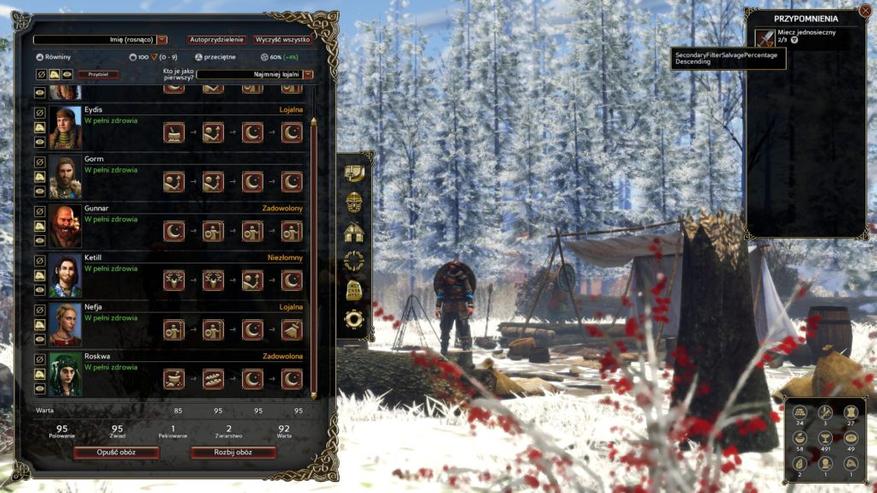This screenshot has height=493, width=877.
Task: Click Roskwa's bread baking task slot
Action: [213, 379]
